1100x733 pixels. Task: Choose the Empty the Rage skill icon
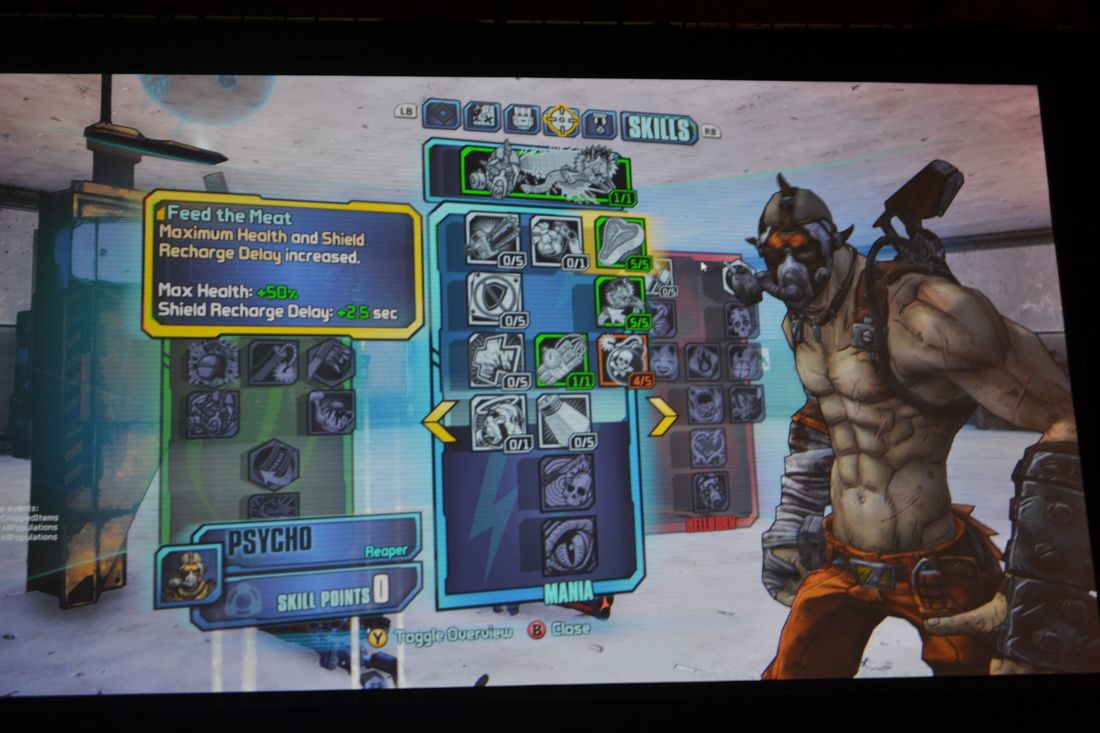coord(492,238)
